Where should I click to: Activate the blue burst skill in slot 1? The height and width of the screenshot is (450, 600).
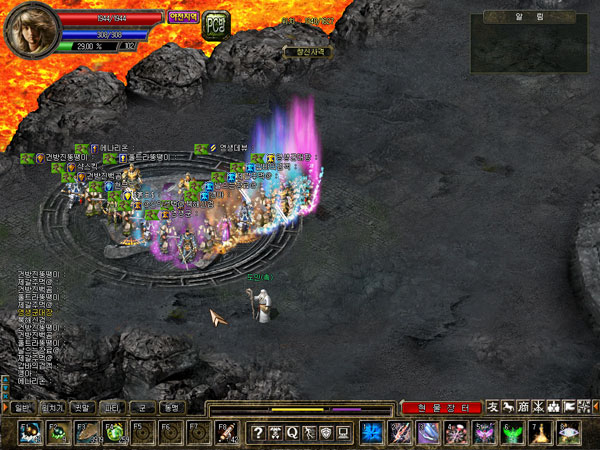point(373,432)
